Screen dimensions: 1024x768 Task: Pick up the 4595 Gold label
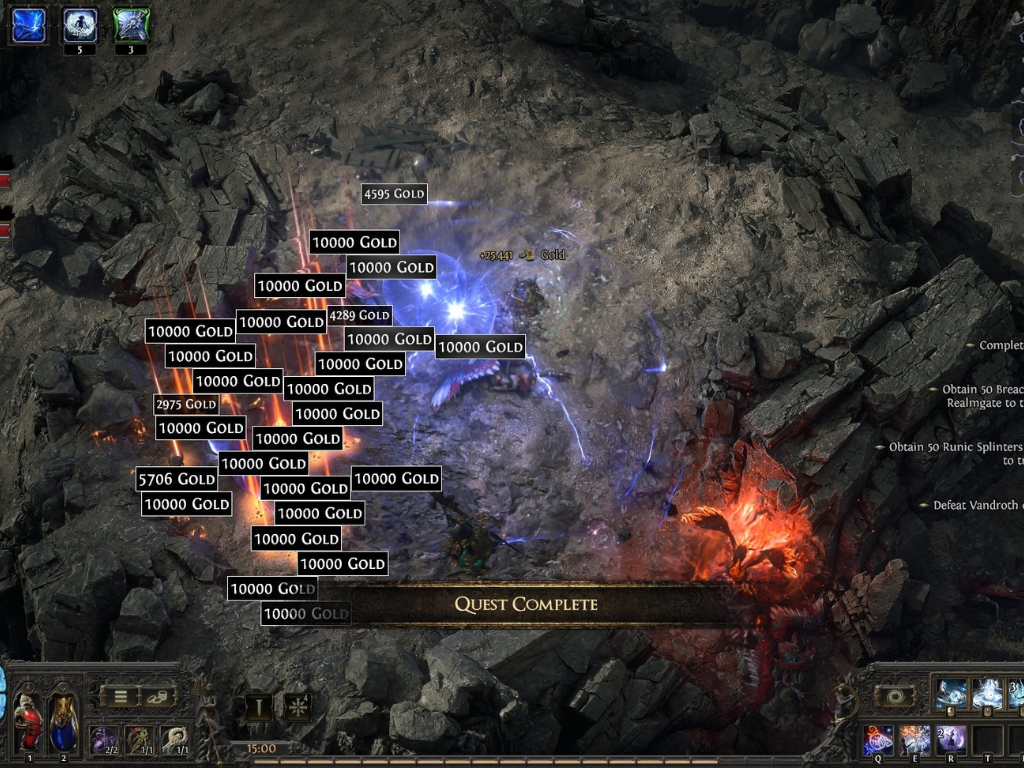point(394,193)
